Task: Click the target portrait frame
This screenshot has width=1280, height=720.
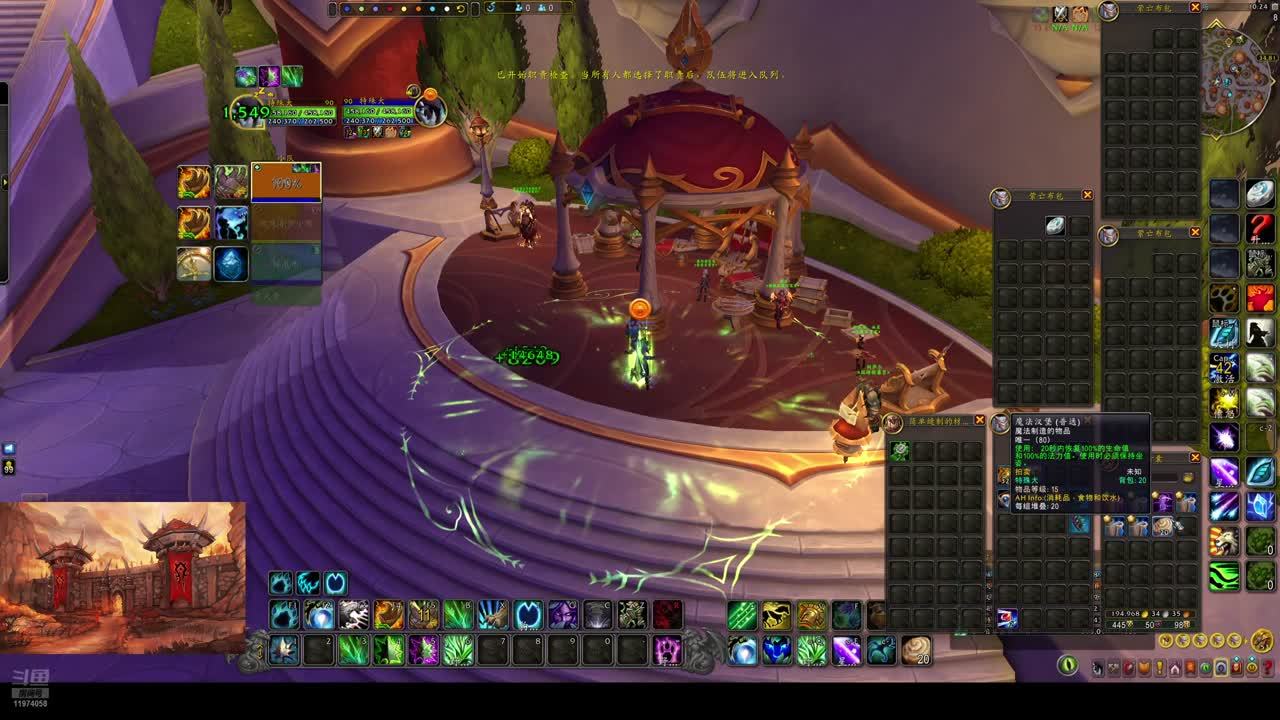Action: point(430,111)
